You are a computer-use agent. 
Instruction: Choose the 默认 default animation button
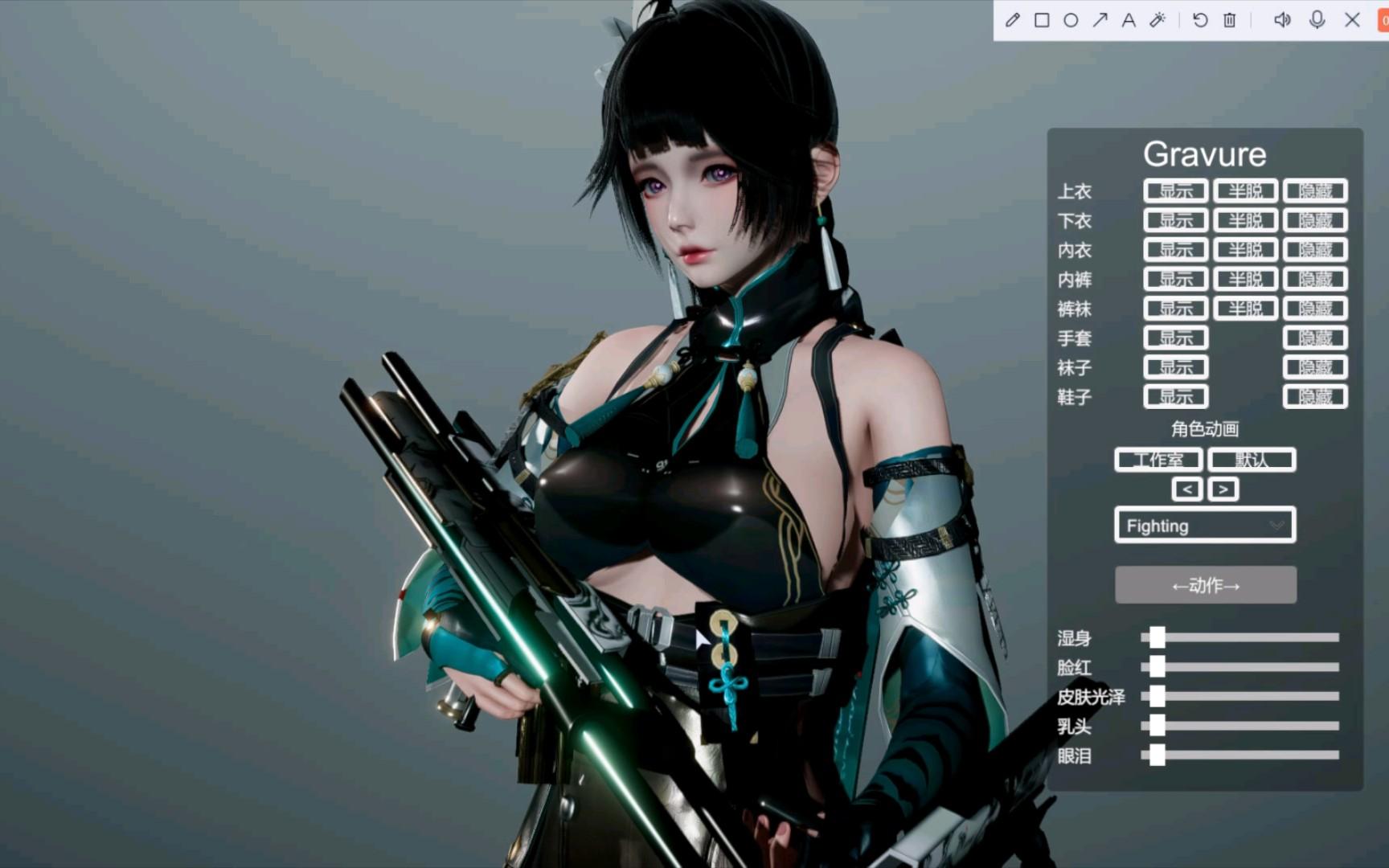(1252, 460)
